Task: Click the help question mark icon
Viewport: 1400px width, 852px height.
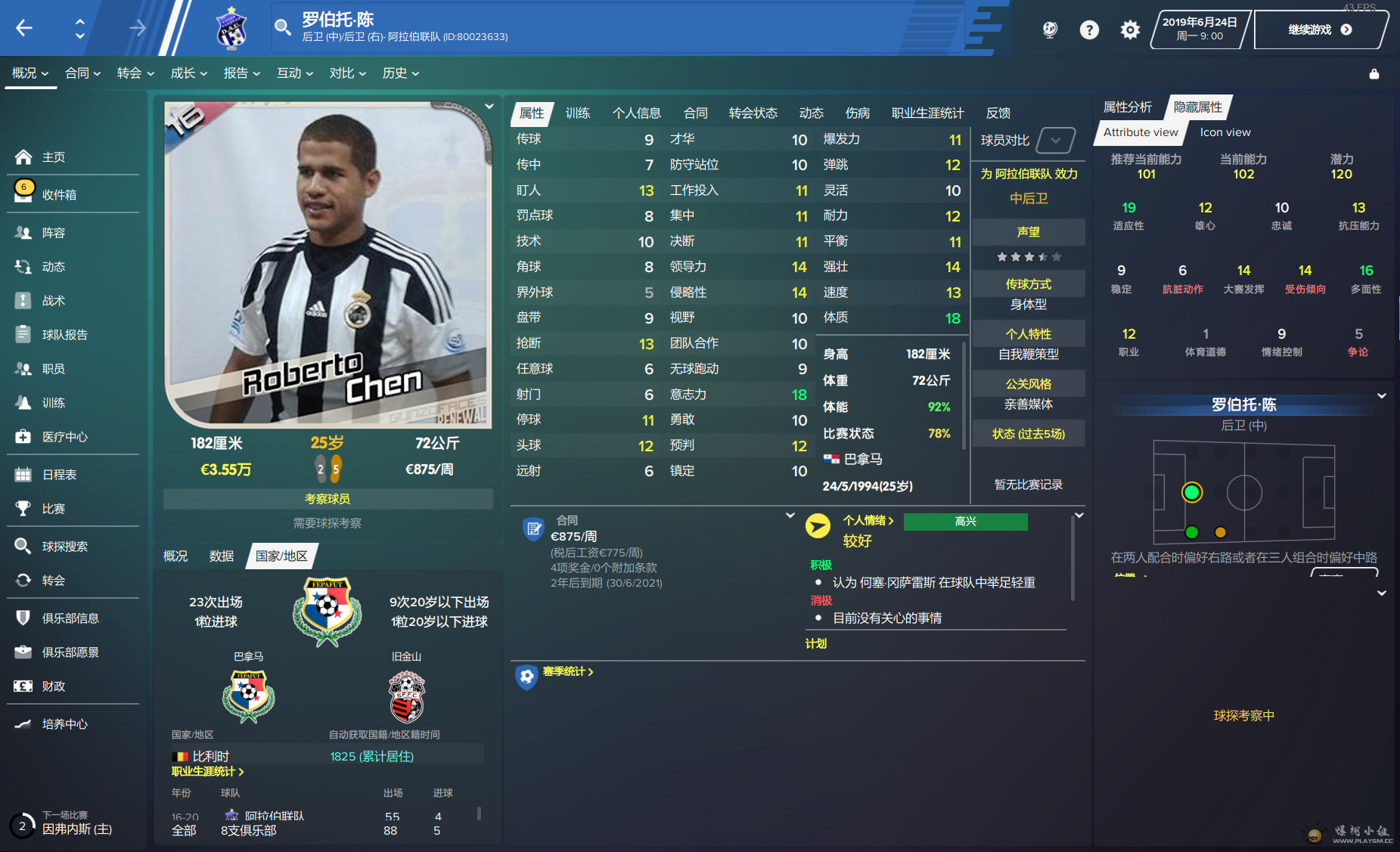Action: (1089, 30)
